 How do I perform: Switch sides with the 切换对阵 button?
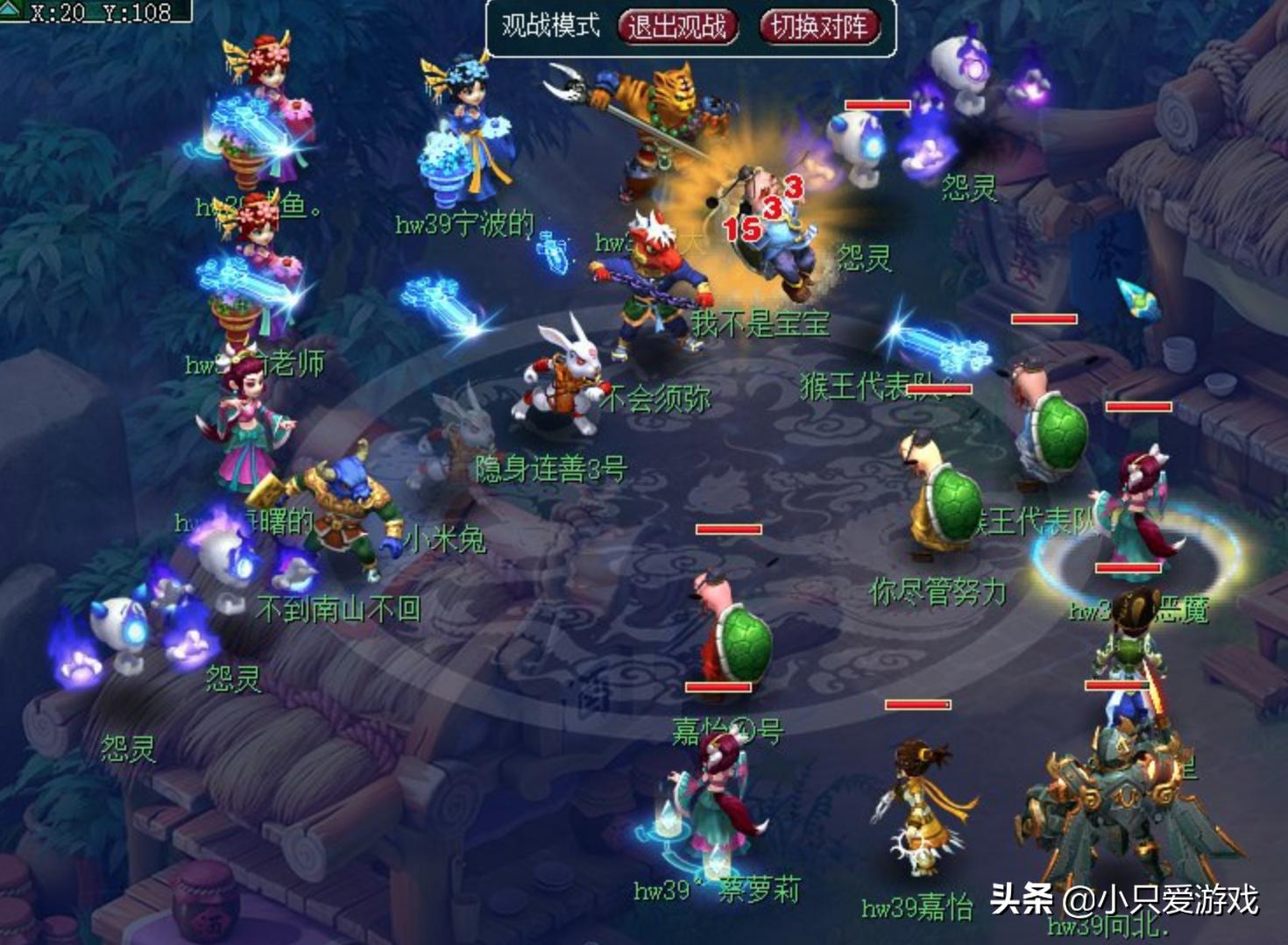point(818,26)
